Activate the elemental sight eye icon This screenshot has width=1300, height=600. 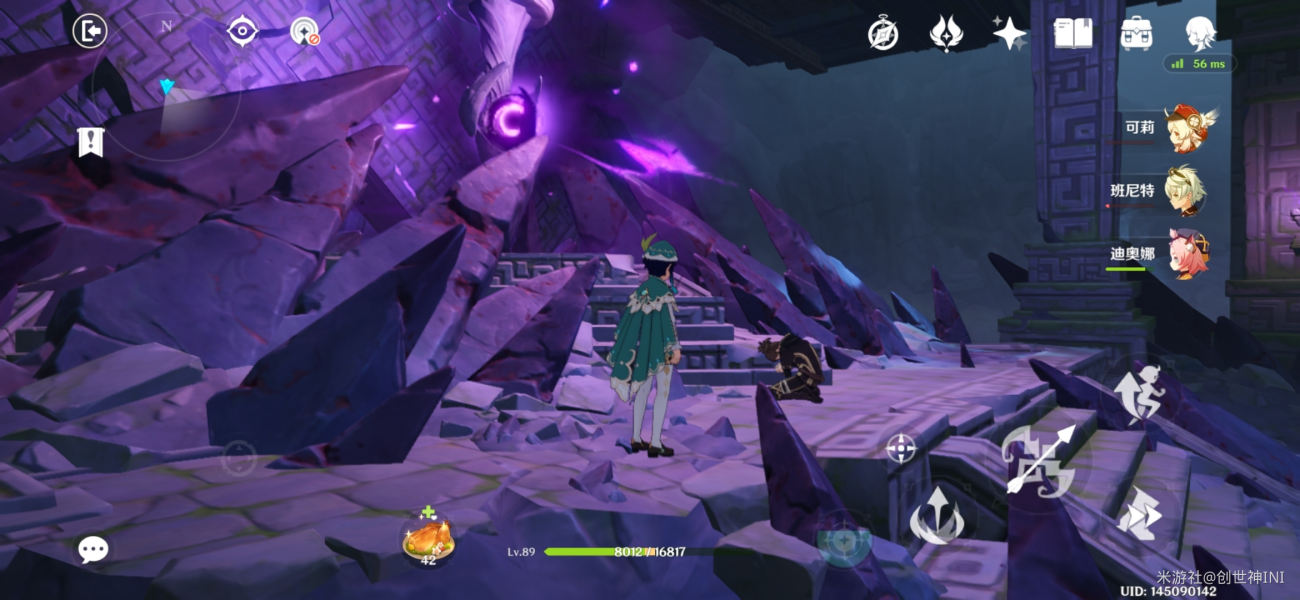(x=242, y=32)
